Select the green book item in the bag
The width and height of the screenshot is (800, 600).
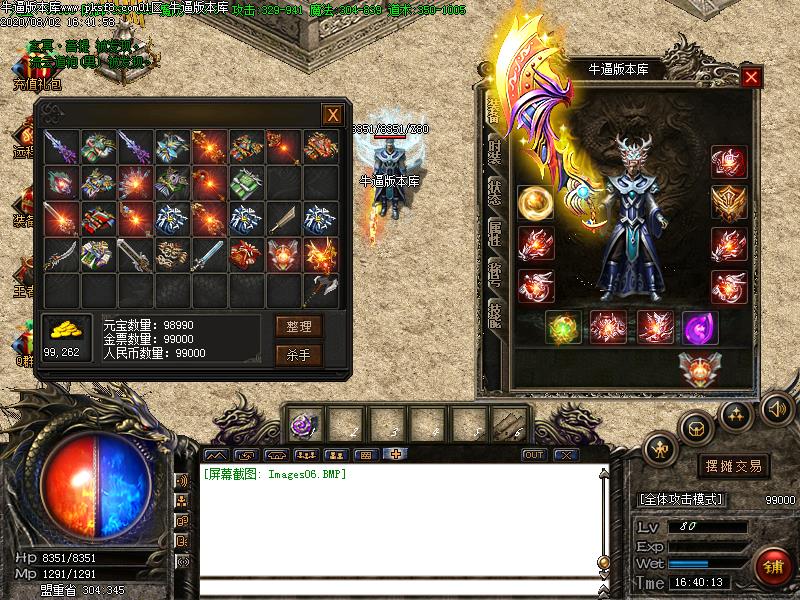(246, 182)
